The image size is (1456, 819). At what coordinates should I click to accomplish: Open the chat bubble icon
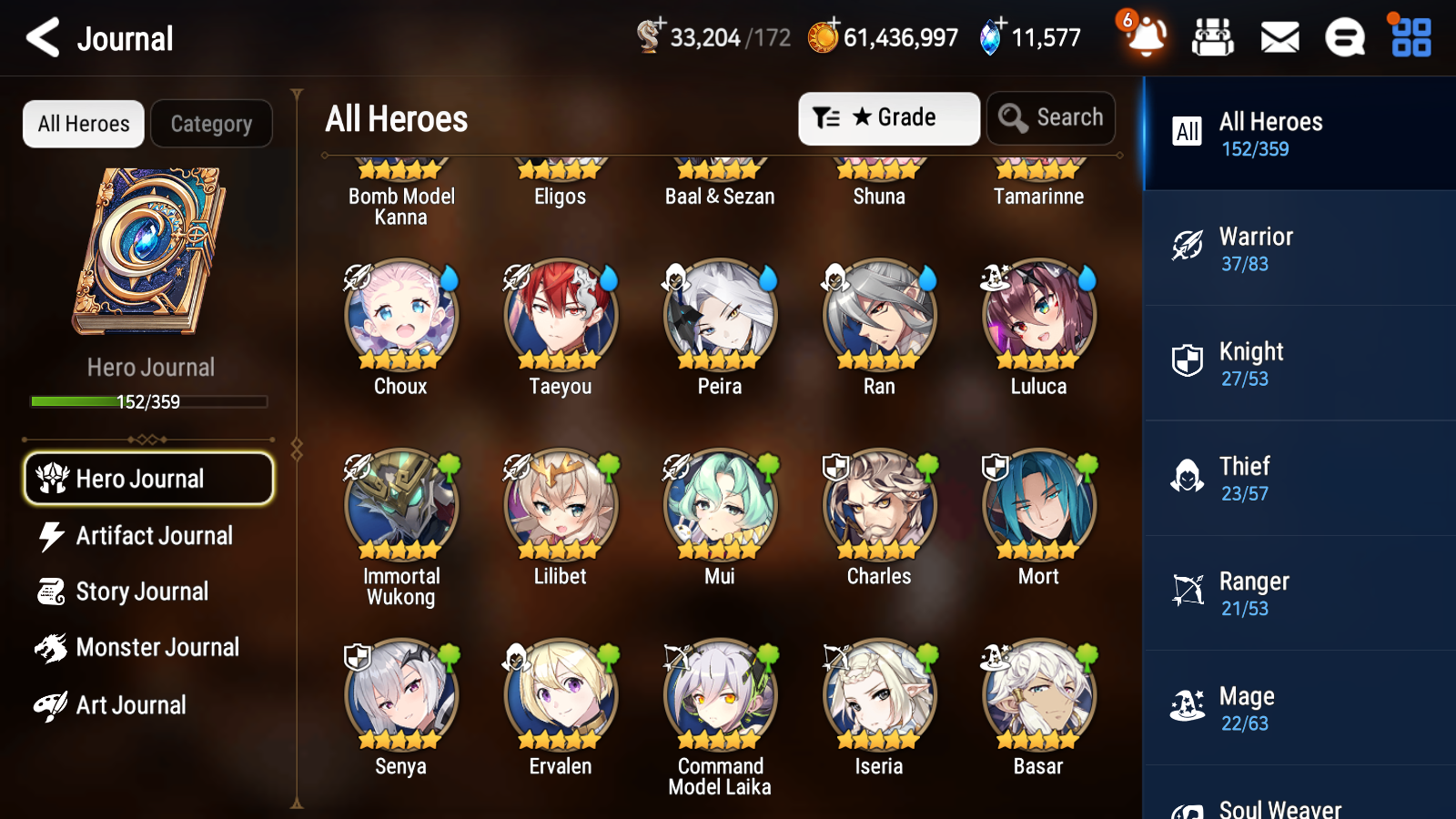1344,37
